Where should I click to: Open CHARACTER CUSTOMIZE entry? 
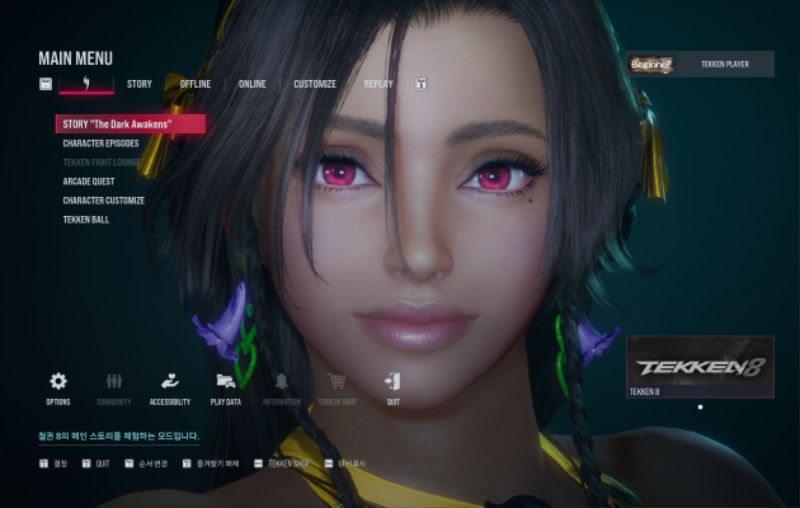click(x=104, y=200)
